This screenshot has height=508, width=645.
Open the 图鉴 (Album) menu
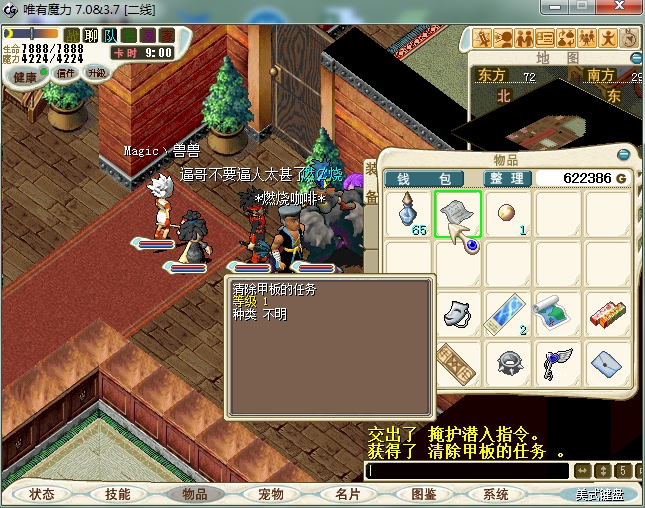pyautogui.click(x=423, y=494)
